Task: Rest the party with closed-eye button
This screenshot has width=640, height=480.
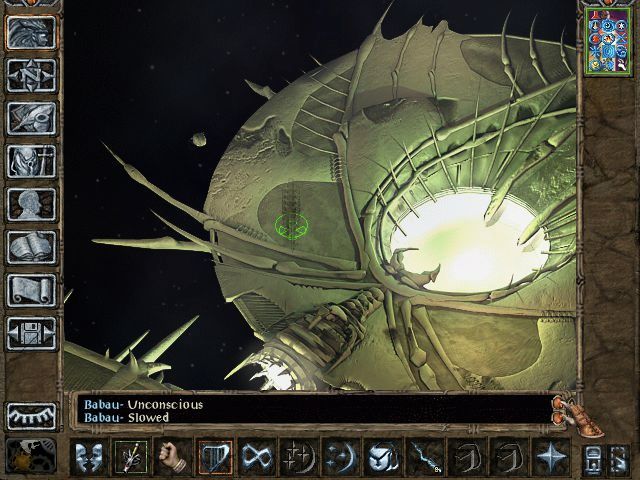Action: (31, 416)
